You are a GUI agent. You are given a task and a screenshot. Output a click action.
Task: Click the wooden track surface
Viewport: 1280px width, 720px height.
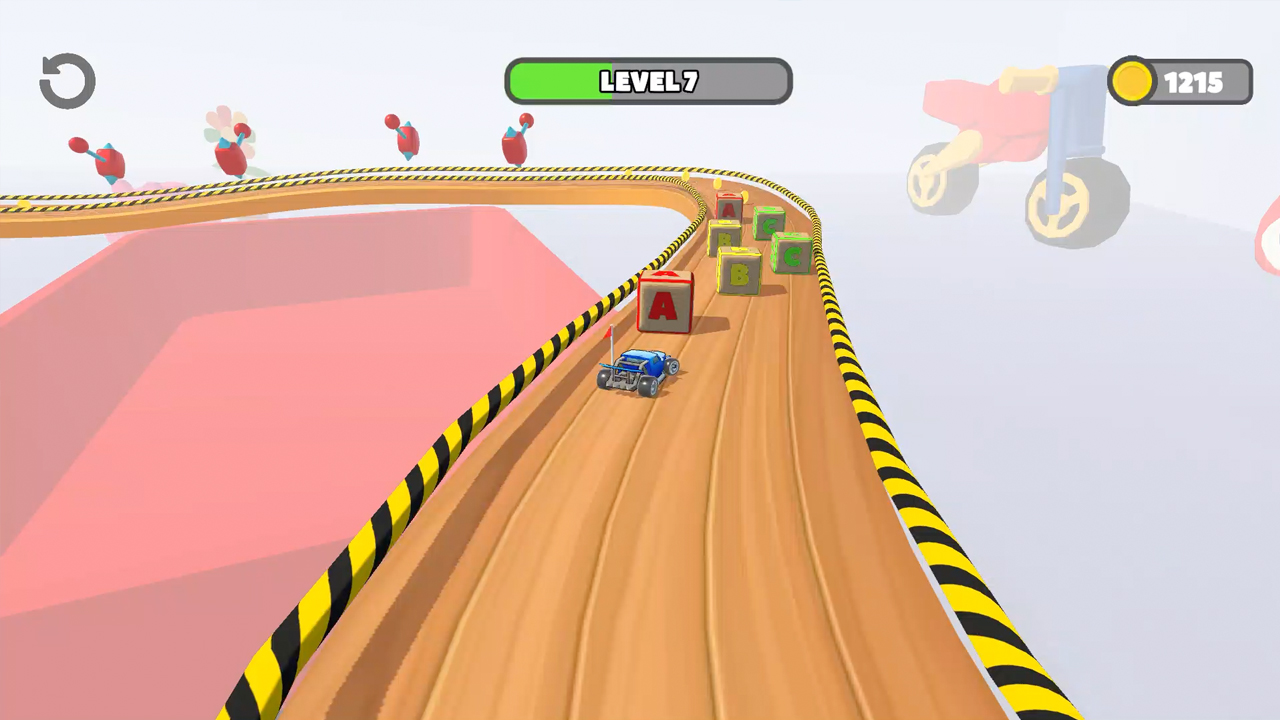coord(700,550)
